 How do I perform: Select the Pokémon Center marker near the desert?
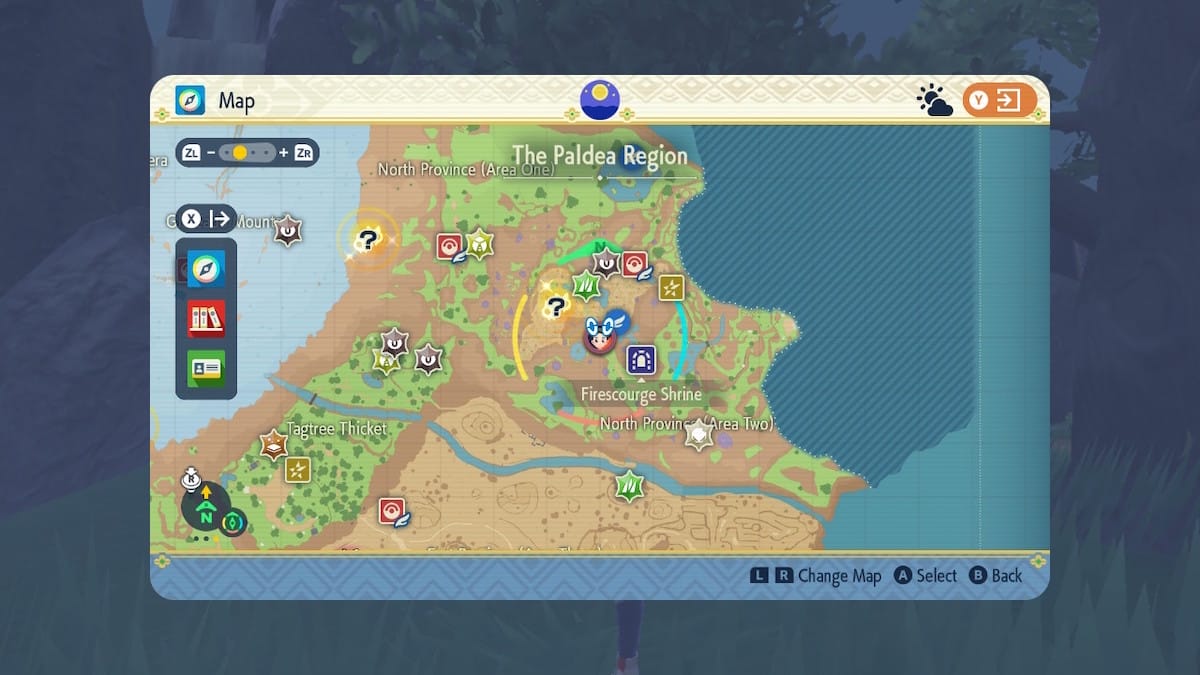[391, 512]
